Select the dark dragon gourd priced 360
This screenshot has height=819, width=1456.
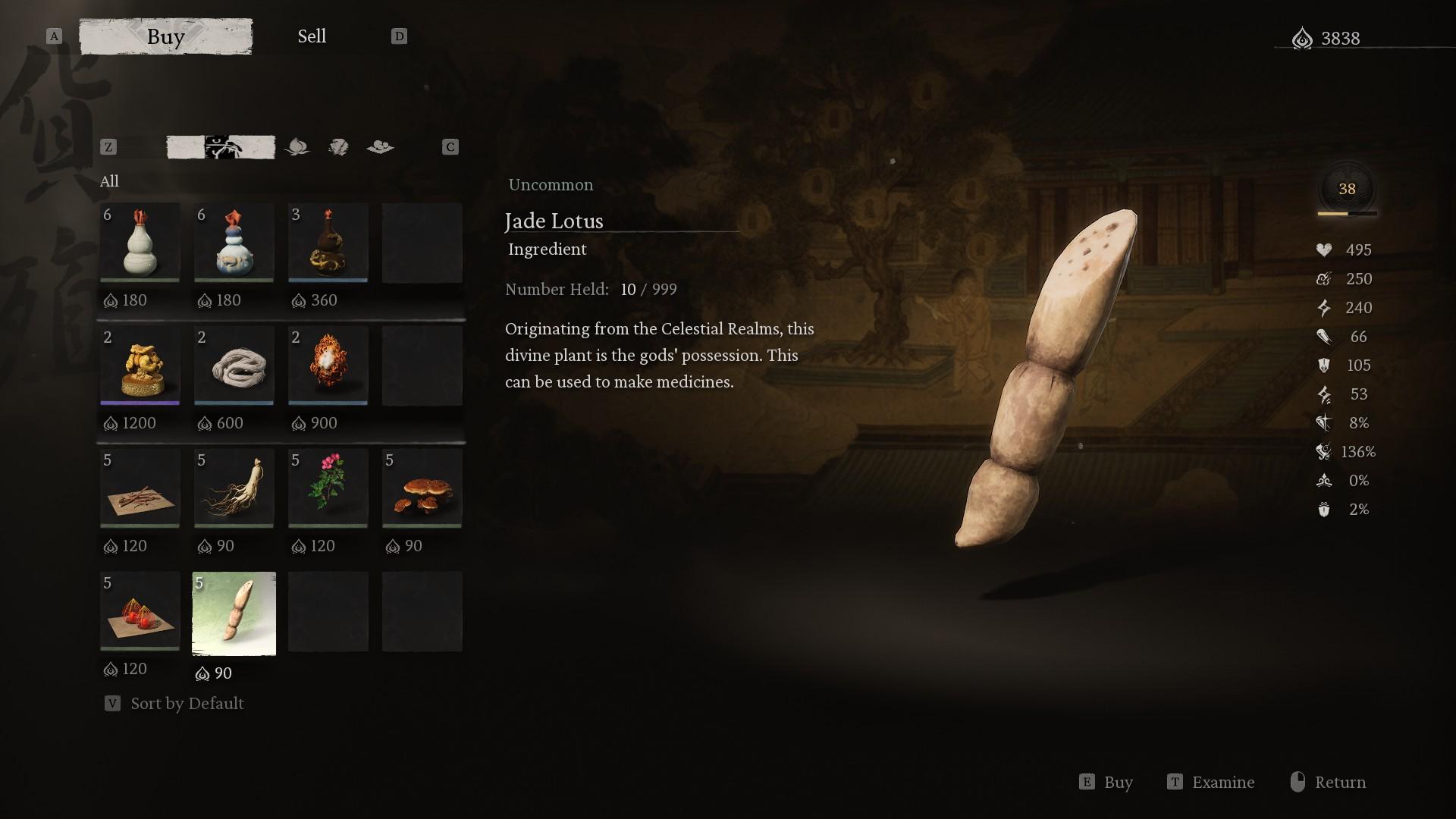(x=328, y=243)
